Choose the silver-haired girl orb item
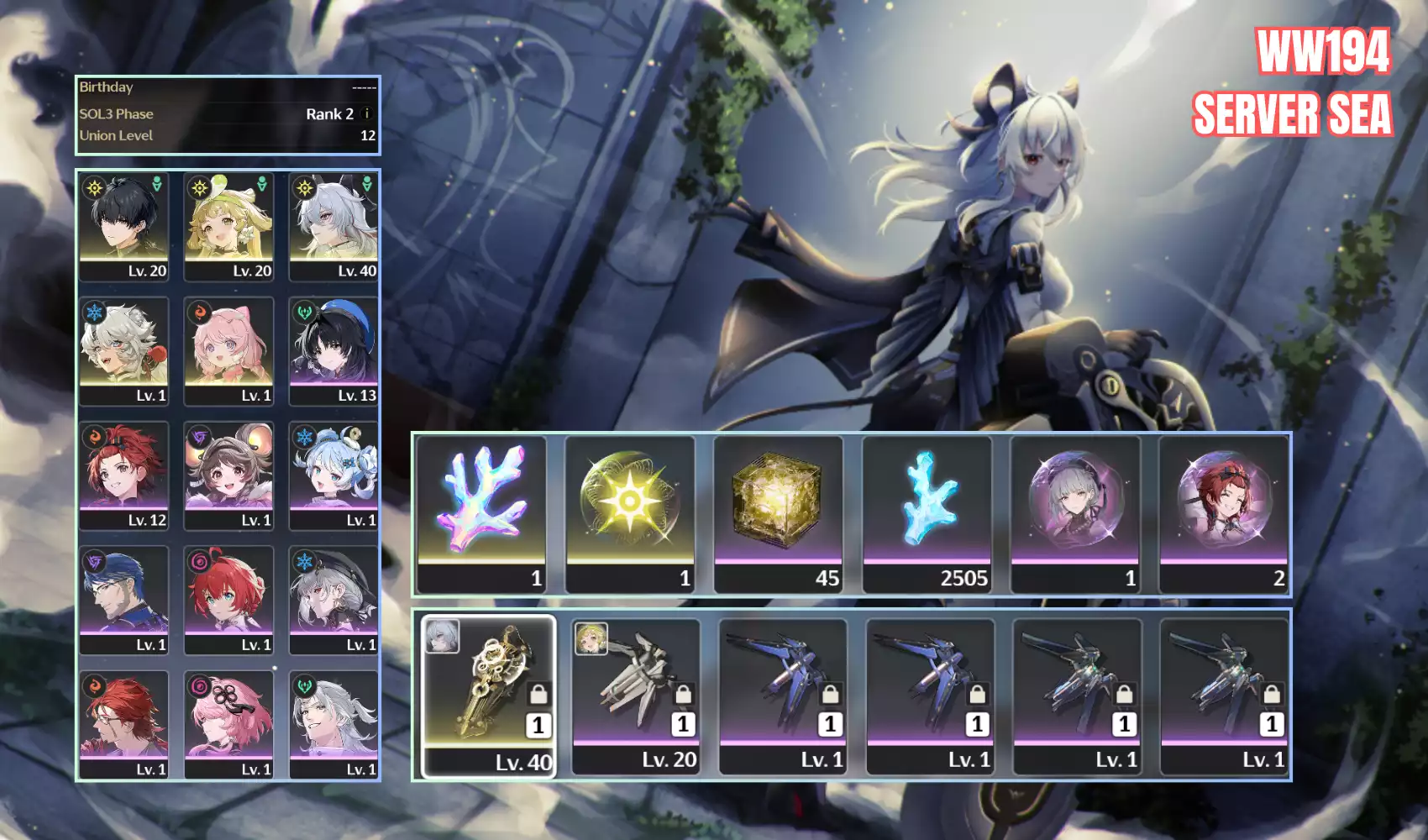Image resolution: width=1428 pixels, height=840 pixels. coord(1076,513)
